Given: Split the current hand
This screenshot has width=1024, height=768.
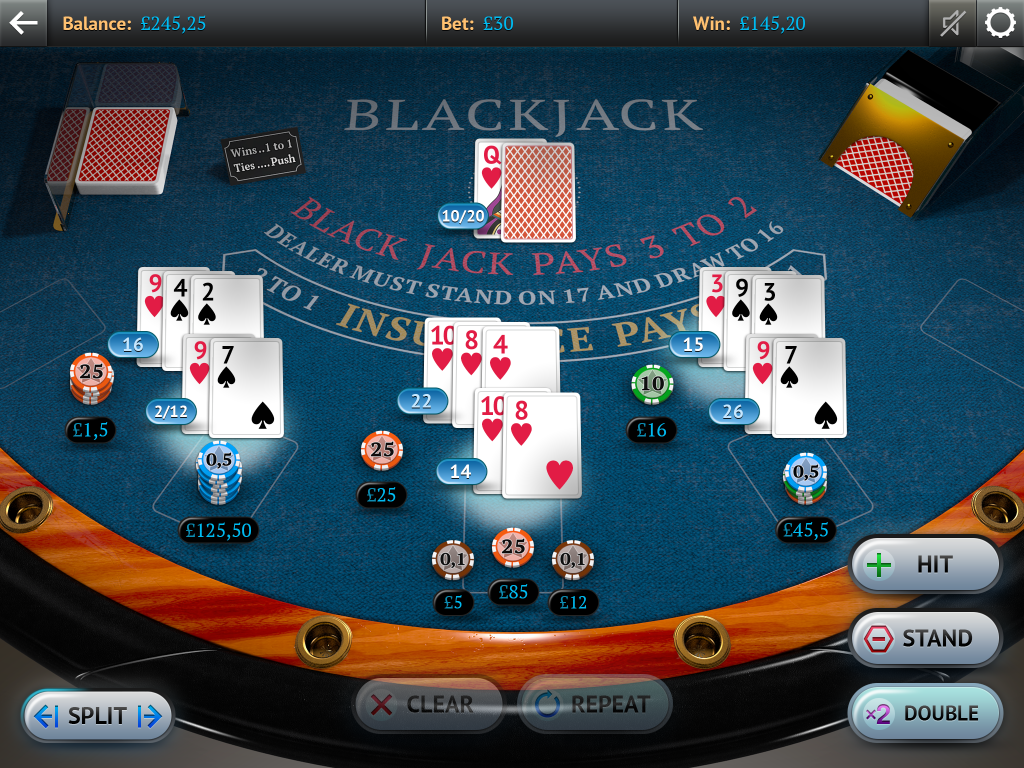Looking at the screenshot, I should (97, 716).
